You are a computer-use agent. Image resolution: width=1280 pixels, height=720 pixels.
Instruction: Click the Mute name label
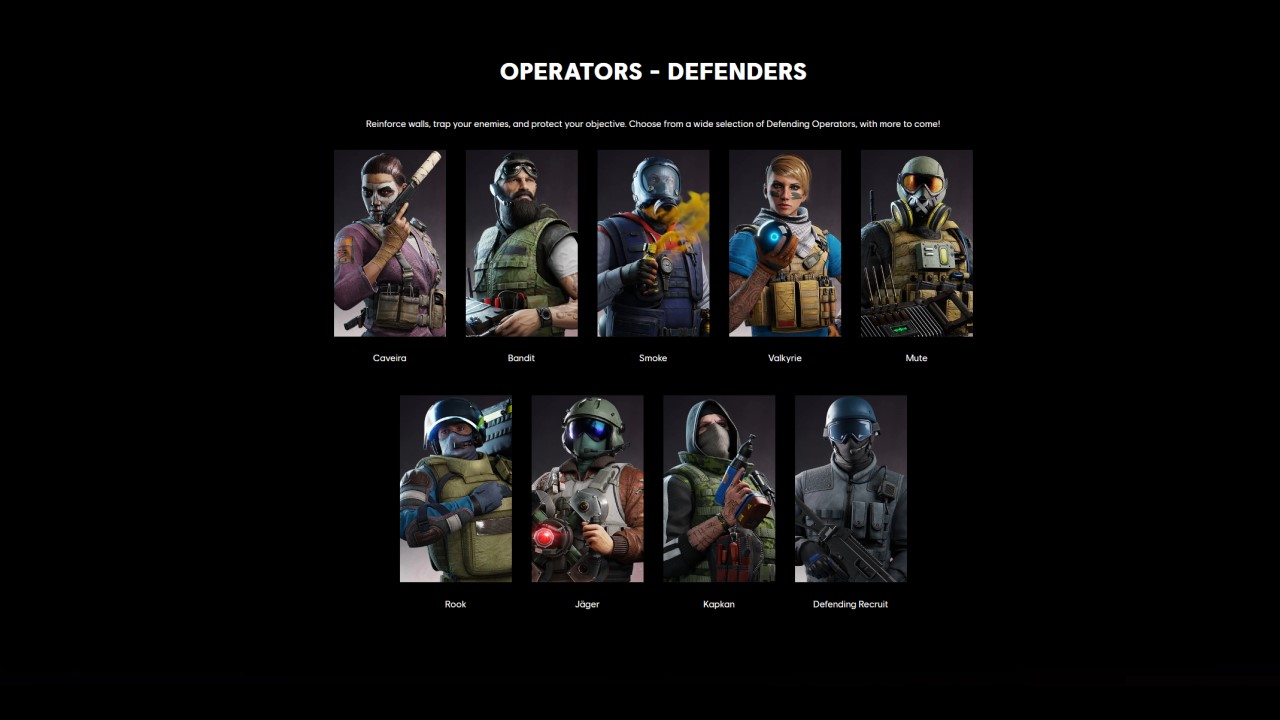click(x=916, y=358)
